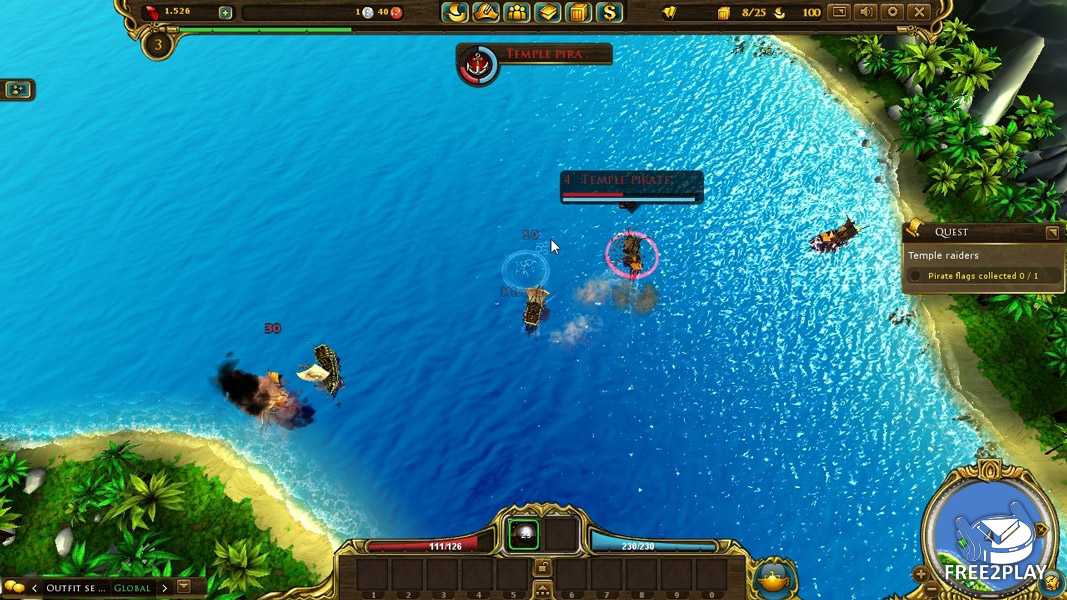This screenshot has height=600, width=1067.
Task: Select the cannonball ammo slot
Action: pos(523,536)
